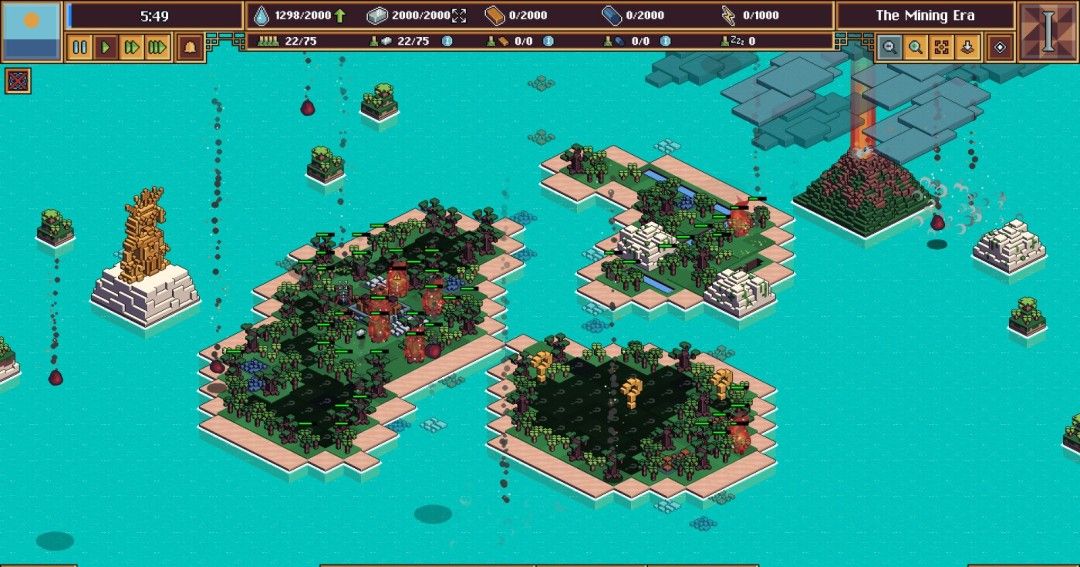Open the bell notifications button
This screenshot has width=1080, height=567.
pyautogui.click(x=190, y=47)
